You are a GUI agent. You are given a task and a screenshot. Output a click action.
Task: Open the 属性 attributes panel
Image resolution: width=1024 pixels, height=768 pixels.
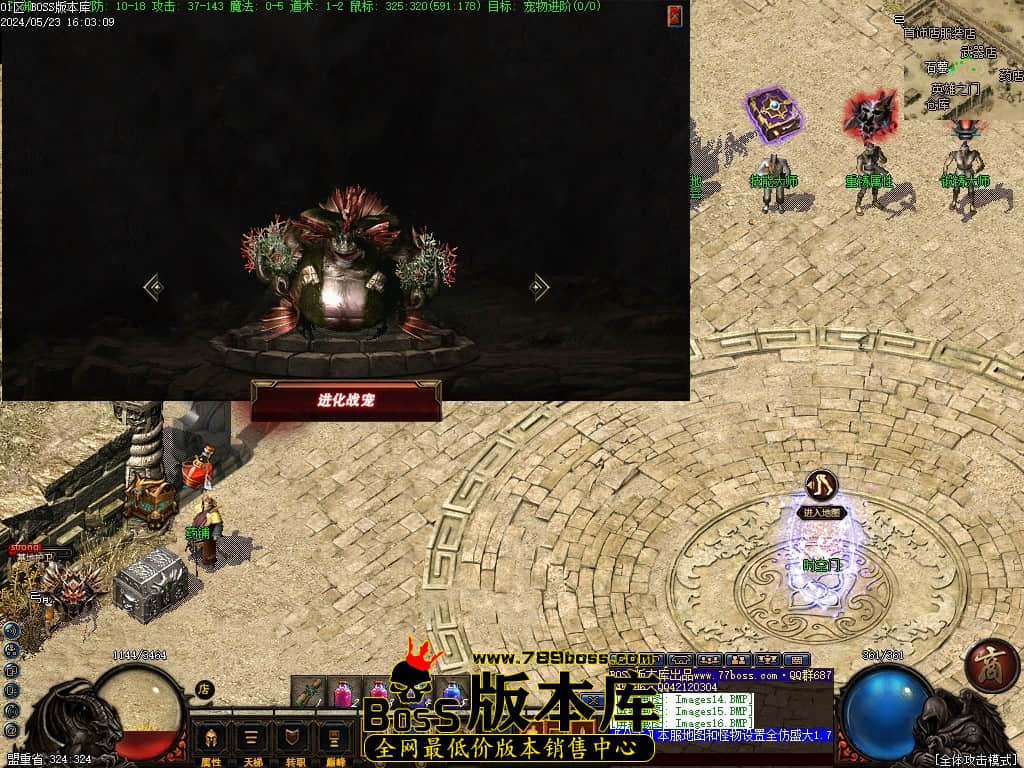point(211,742)
